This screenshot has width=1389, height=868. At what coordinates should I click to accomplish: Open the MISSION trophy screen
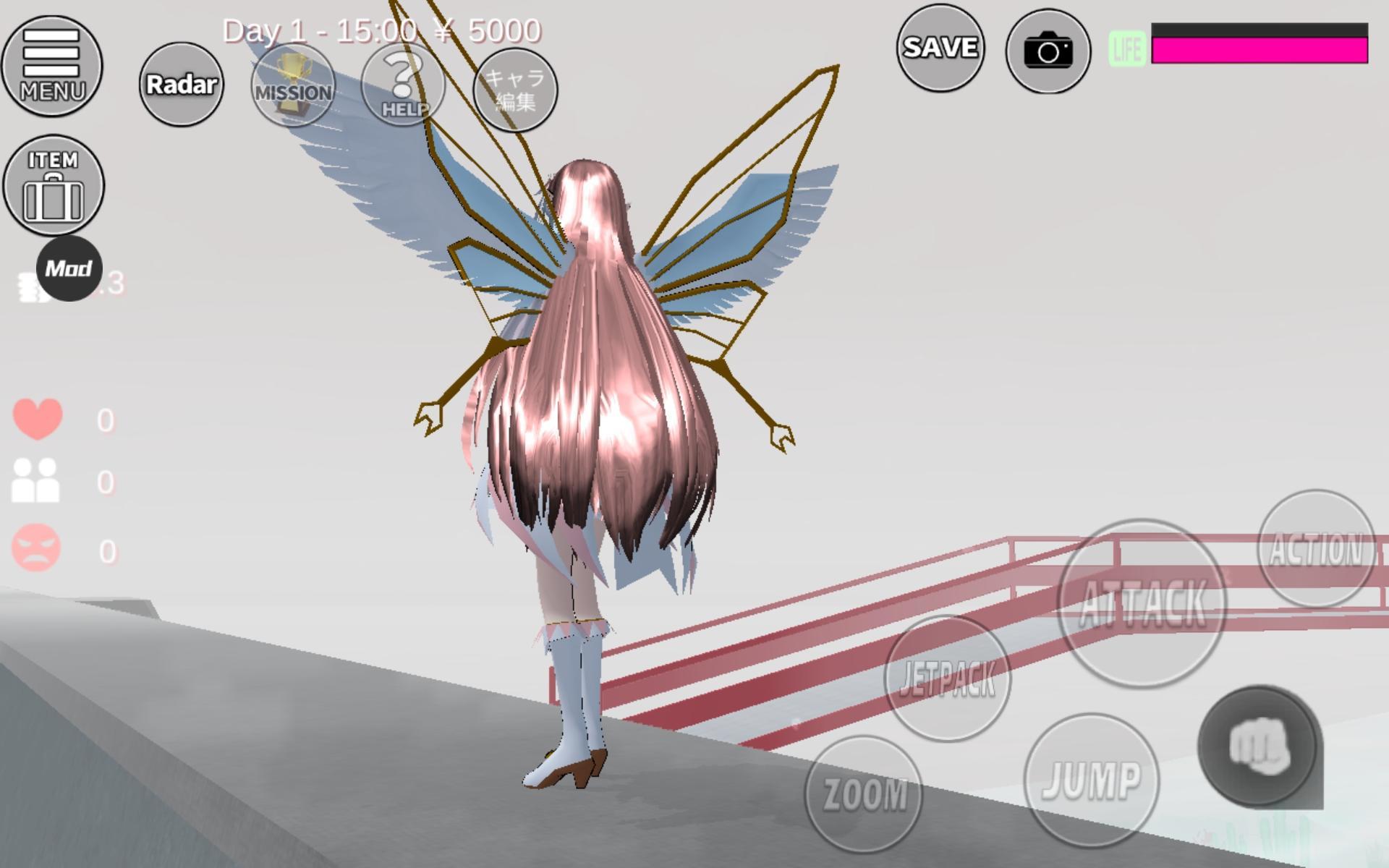tap(292, 85)
